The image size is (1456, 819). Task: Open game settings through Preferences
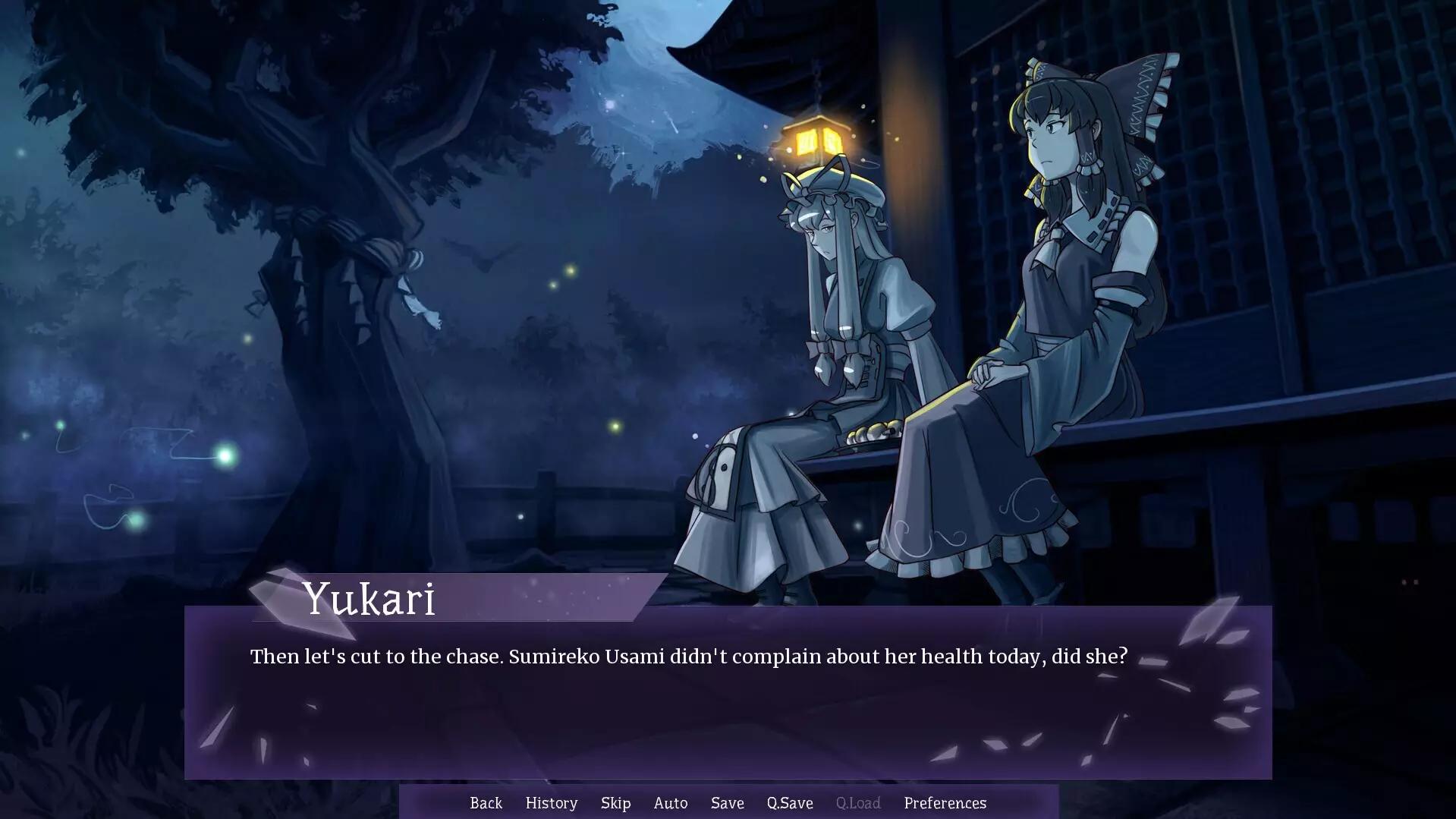point(945,802)
